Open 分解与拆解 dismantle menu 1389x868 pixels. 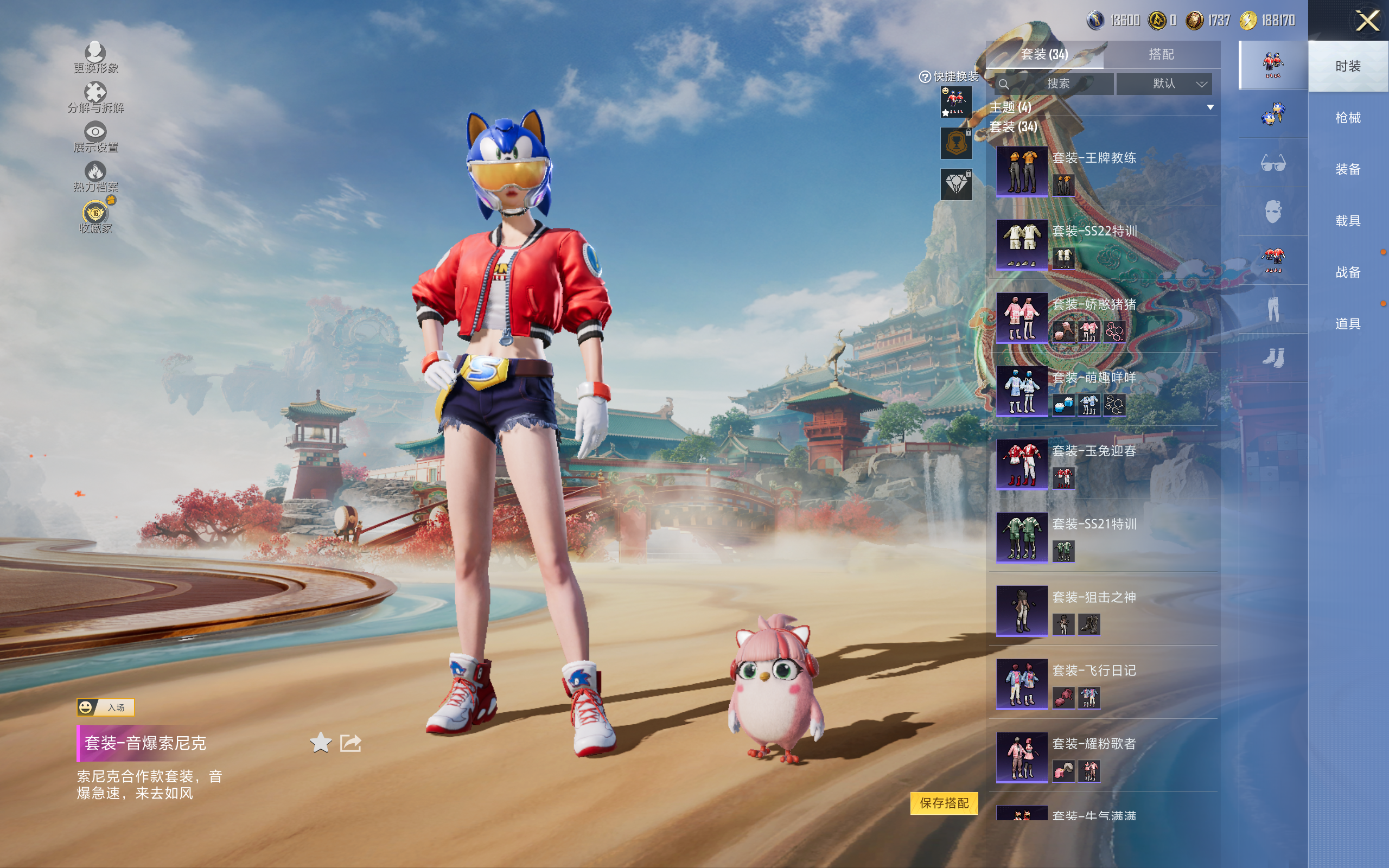(95, 98)
